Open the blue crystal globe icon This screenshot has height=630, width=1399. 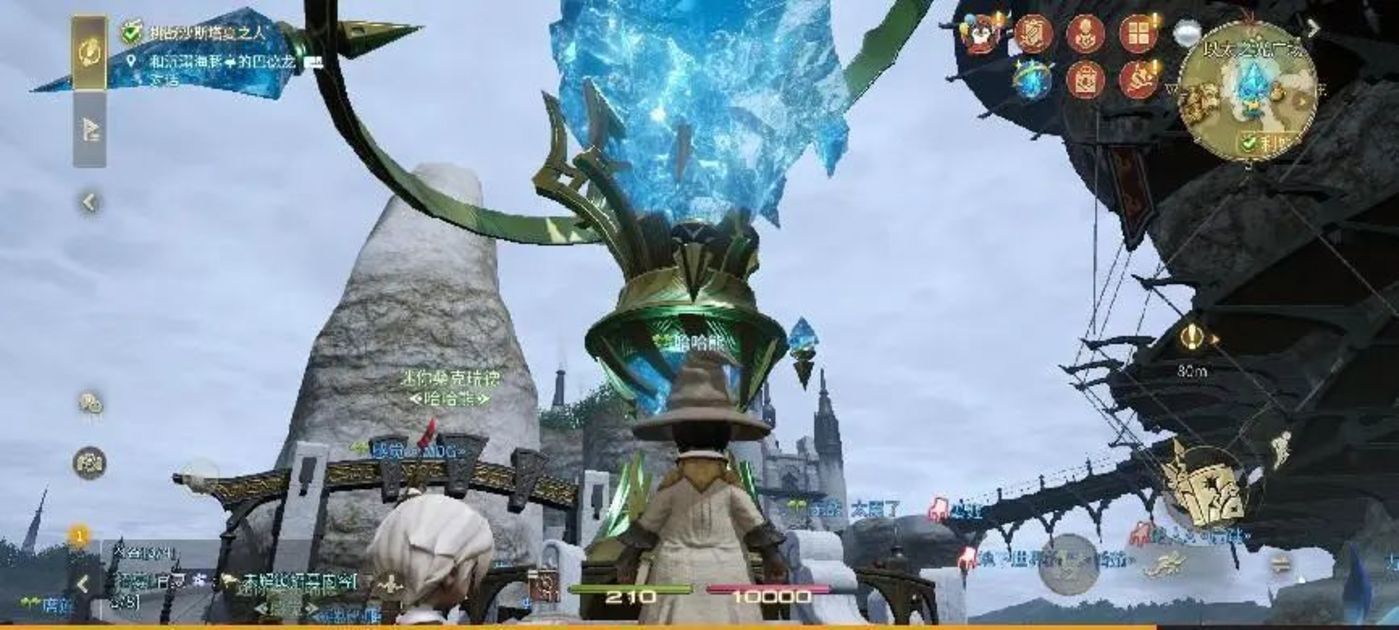click(x=1031, y=80)
